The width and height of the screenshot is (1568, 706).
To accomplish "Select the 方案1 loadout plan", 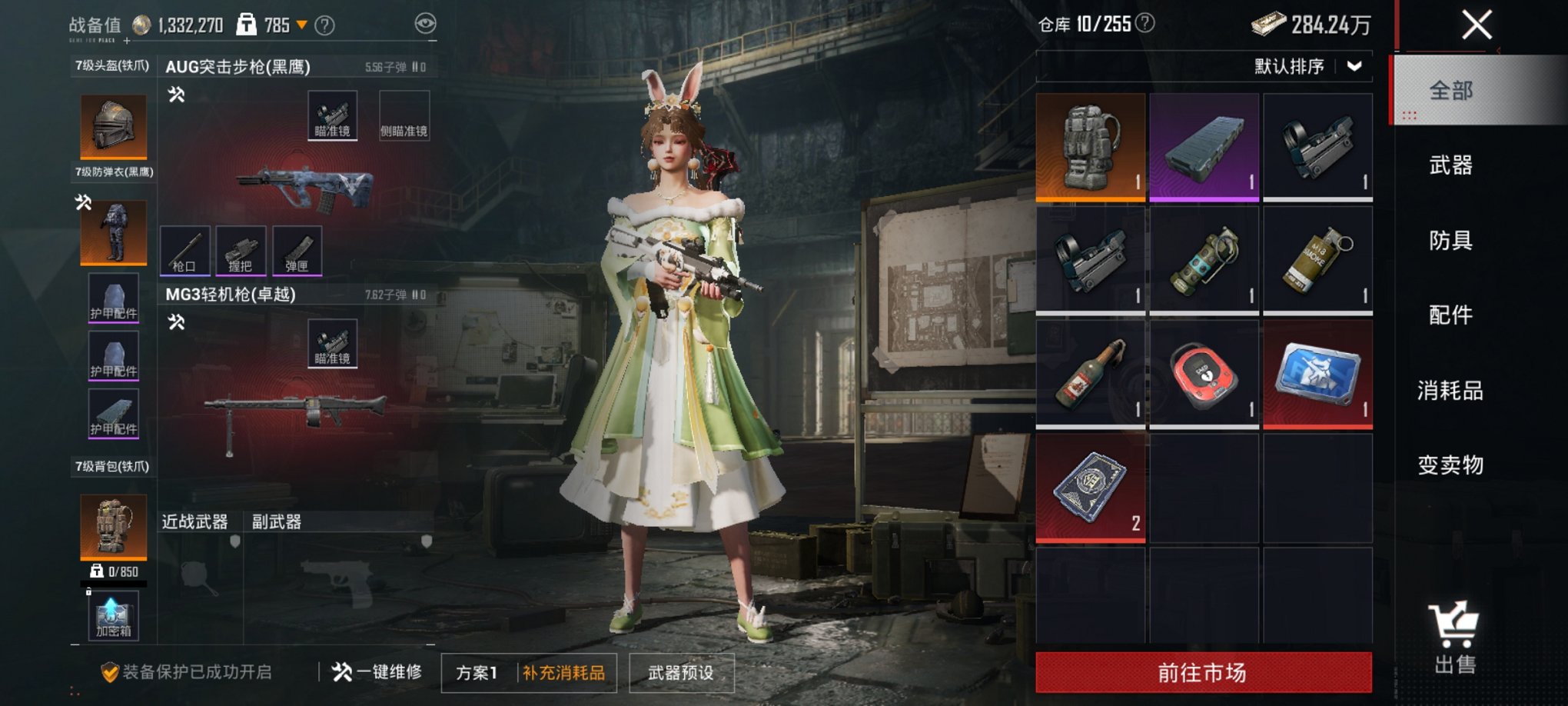I will 477,673.
